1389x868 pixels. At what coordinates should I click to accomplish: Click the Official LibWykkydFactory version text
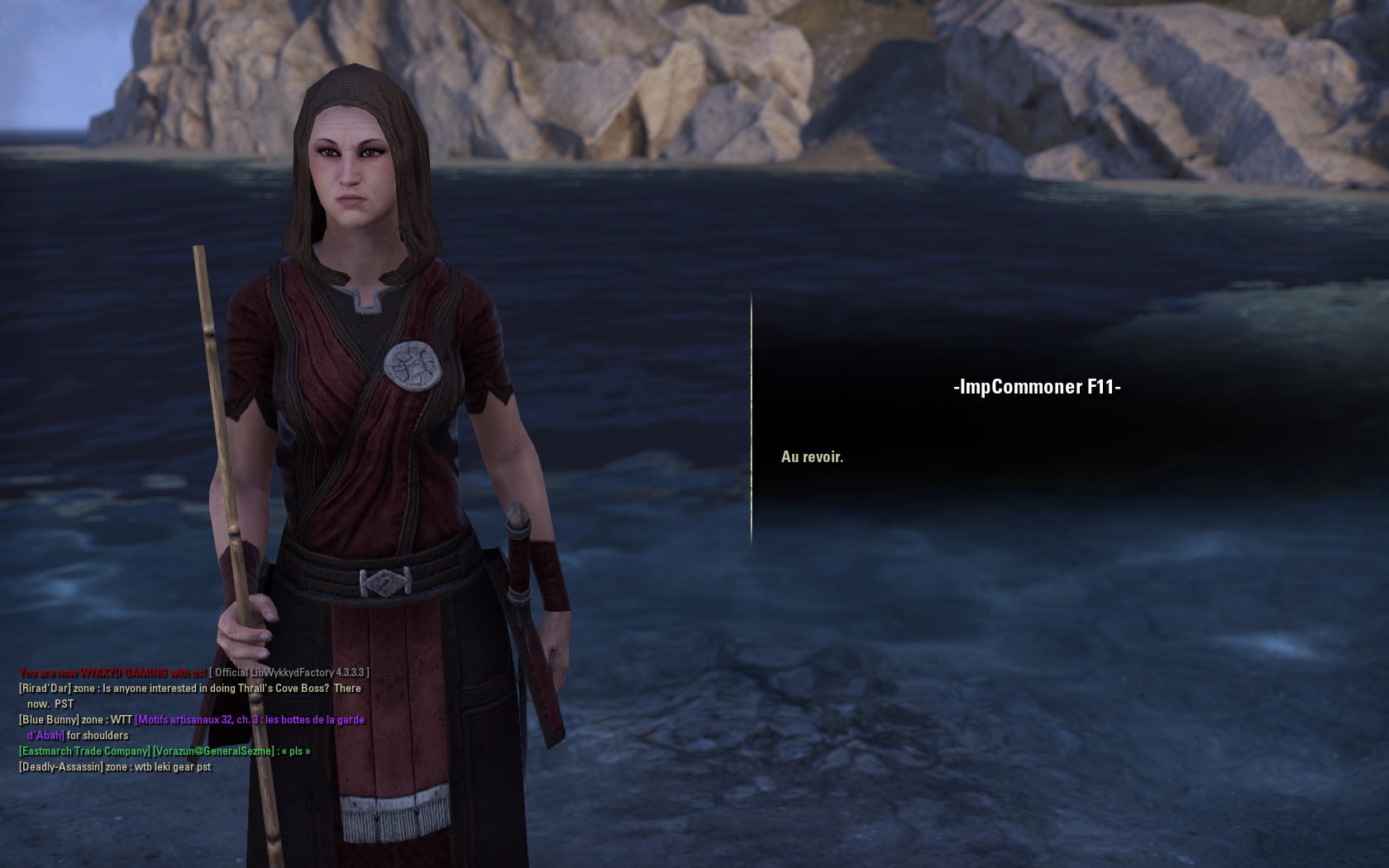289,672
